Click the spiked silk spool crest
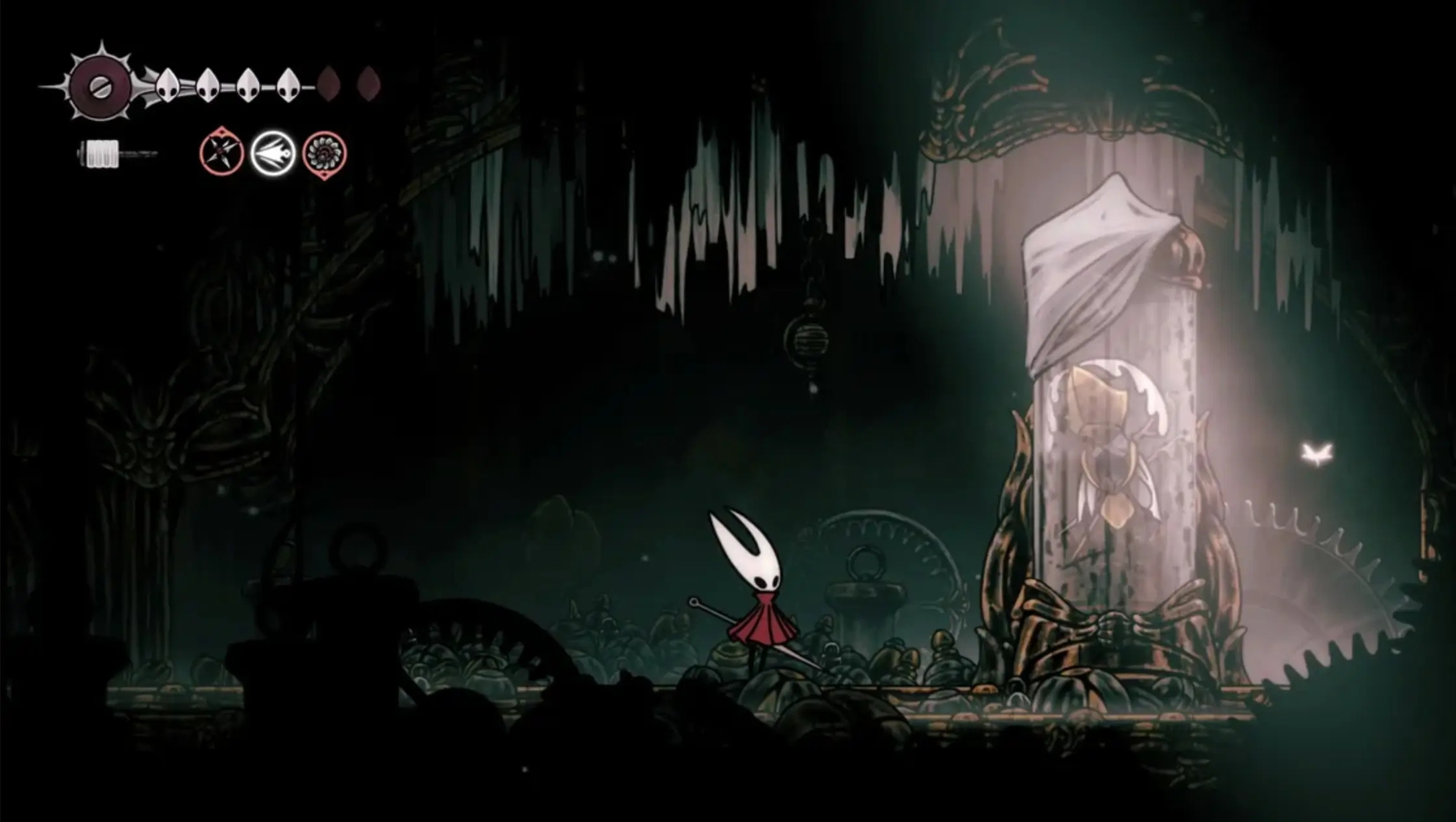The width and height of the screenshot is (1456, 822). [x=100, y=86]
